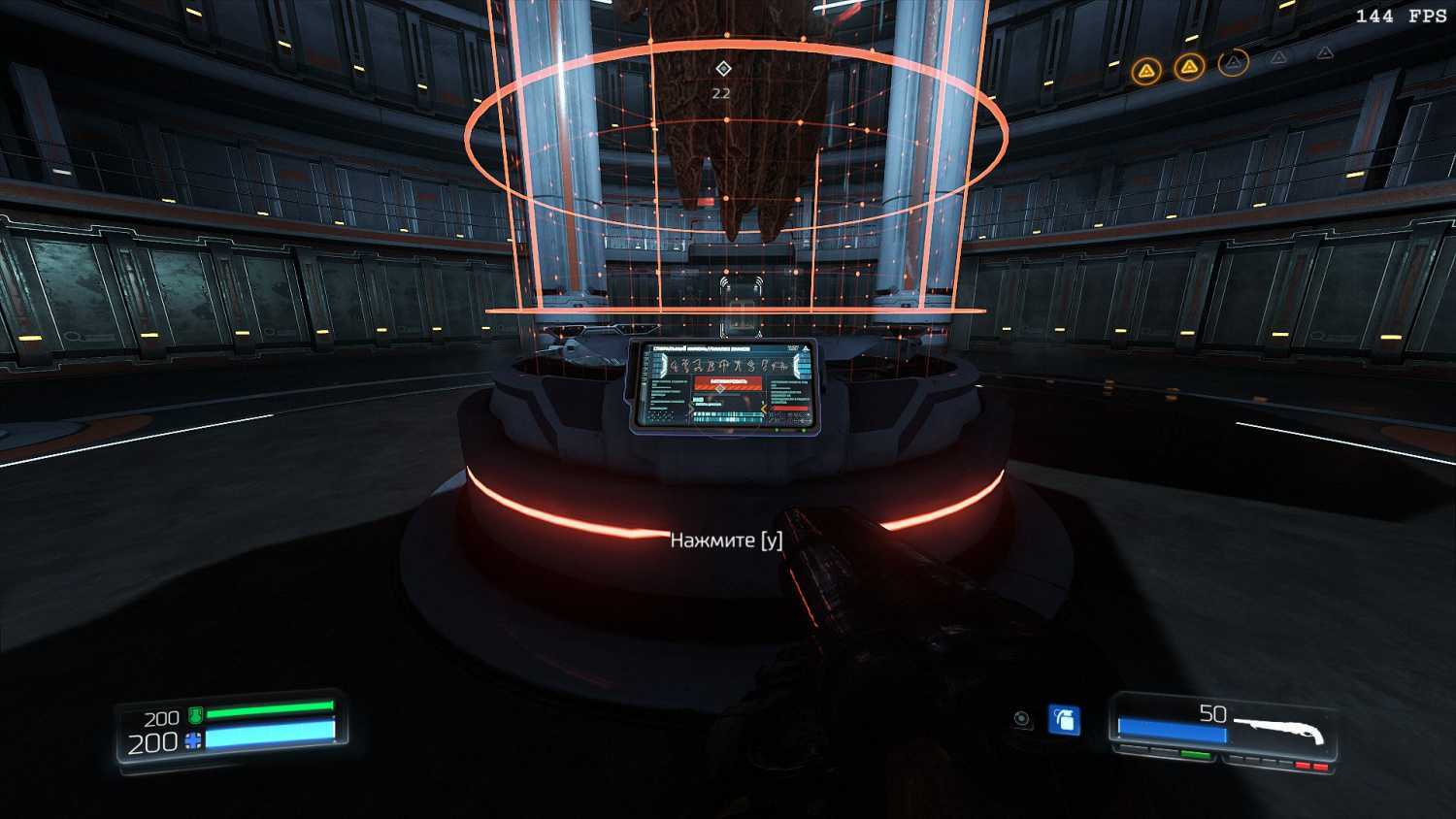The image size is (1456, 819).
Task: Click the green armor shield icon
Action: 195,716
